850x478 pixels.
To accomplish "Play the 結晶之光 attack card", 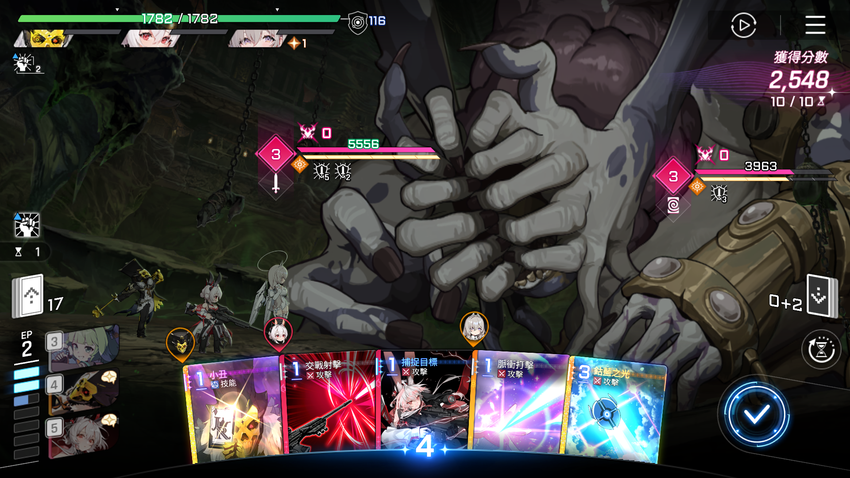I will pyautogui.click(x=617, y=412).
